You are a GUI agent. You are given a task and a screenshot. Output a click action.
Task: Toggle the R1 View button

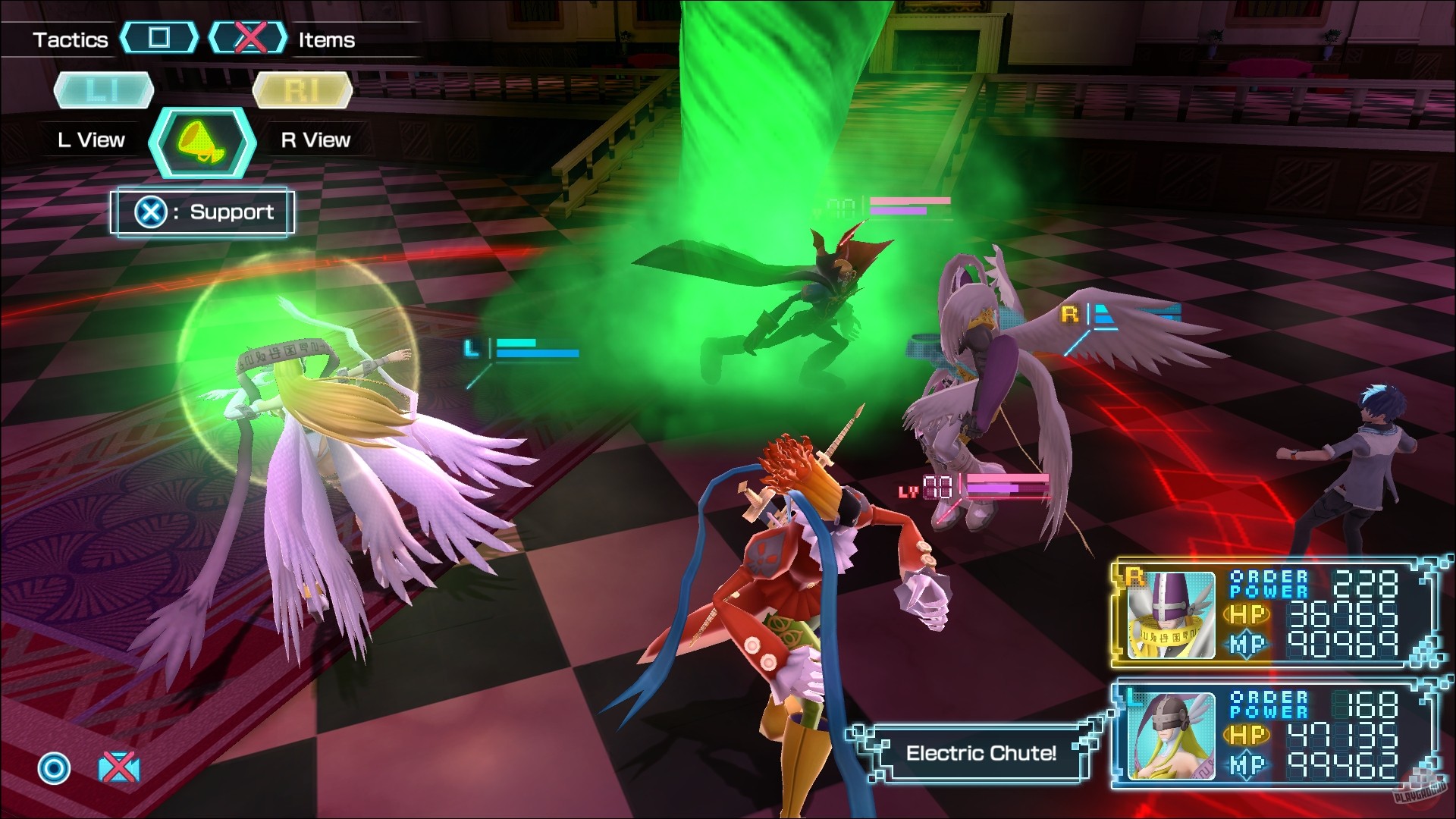point(302,89)
